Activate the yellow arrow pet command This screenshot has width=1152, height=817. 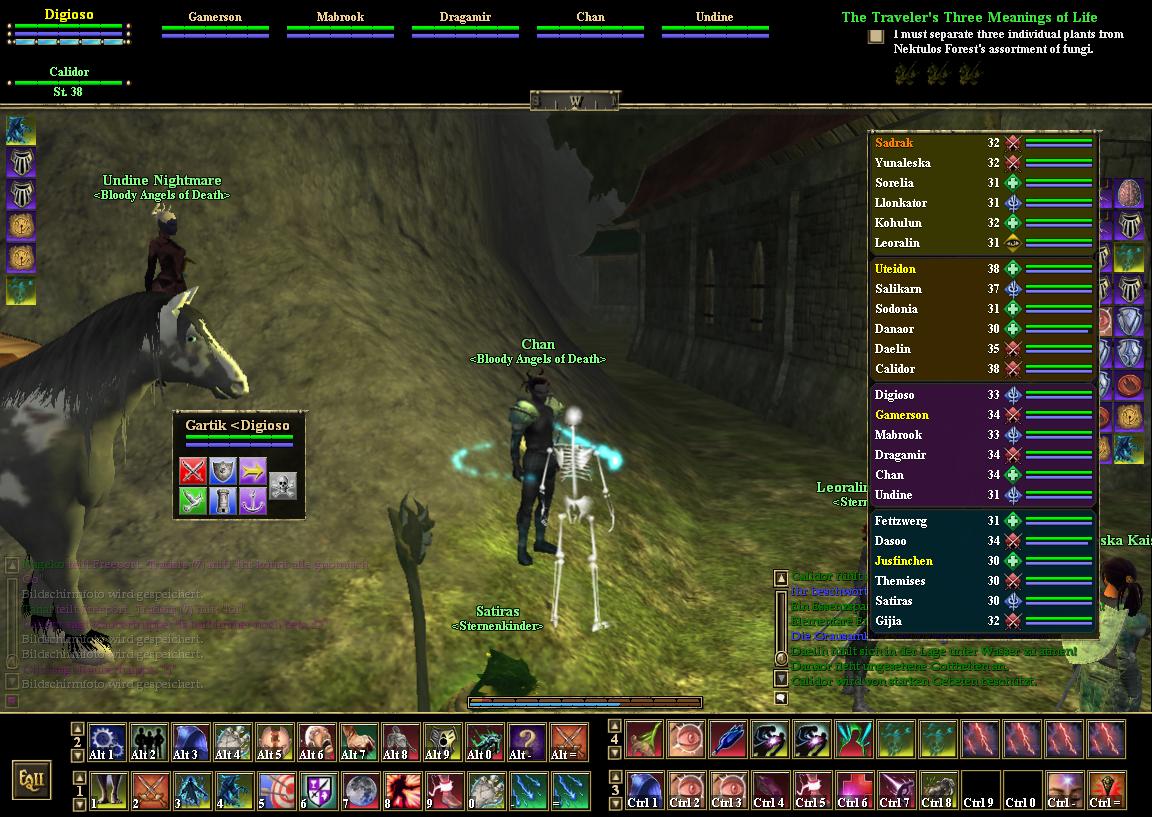click(x=252, y=471)
